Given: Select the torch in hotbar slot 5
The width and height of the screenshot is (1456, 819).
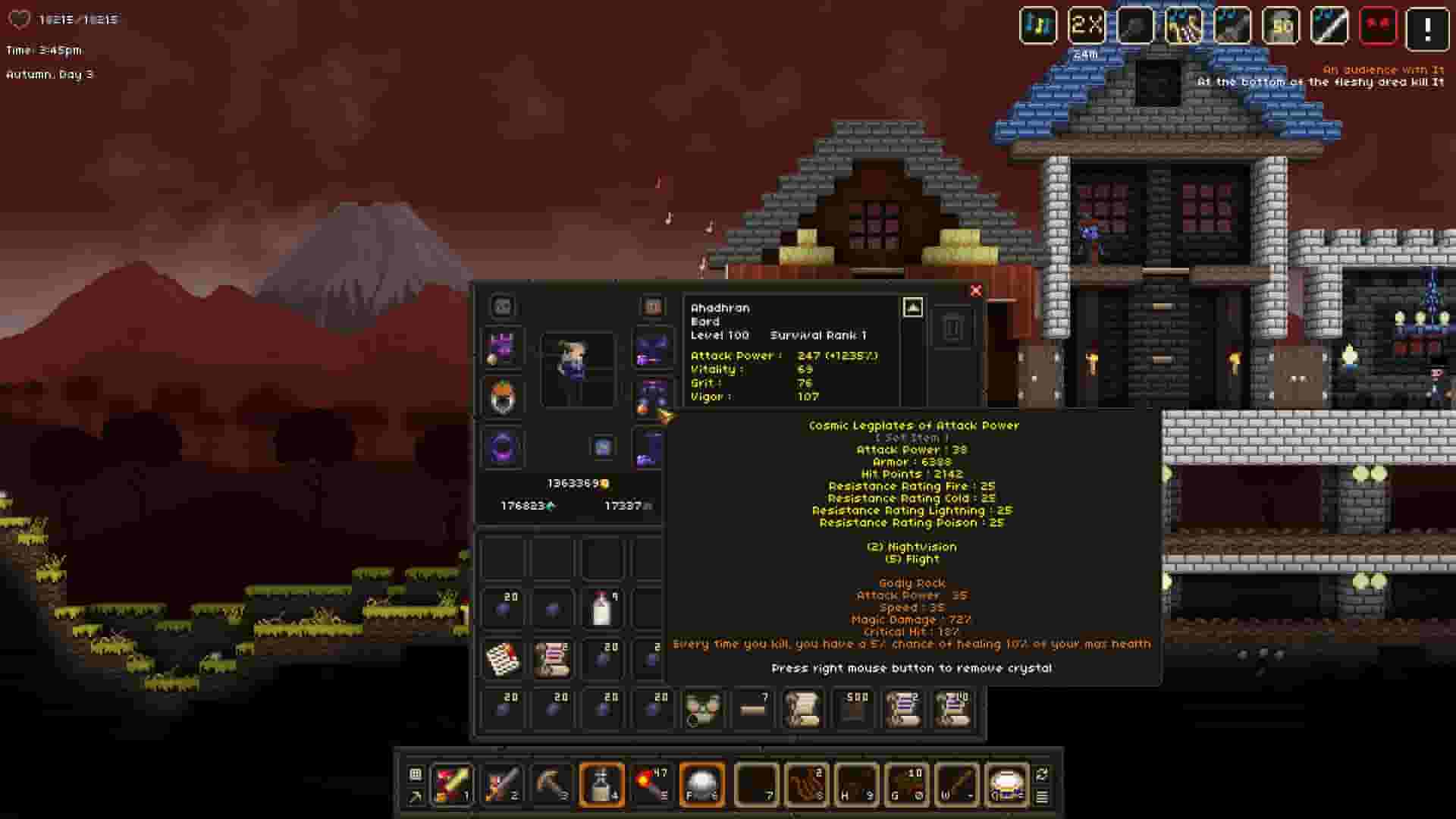Looking at the screenshot, I should pos(652,785).
